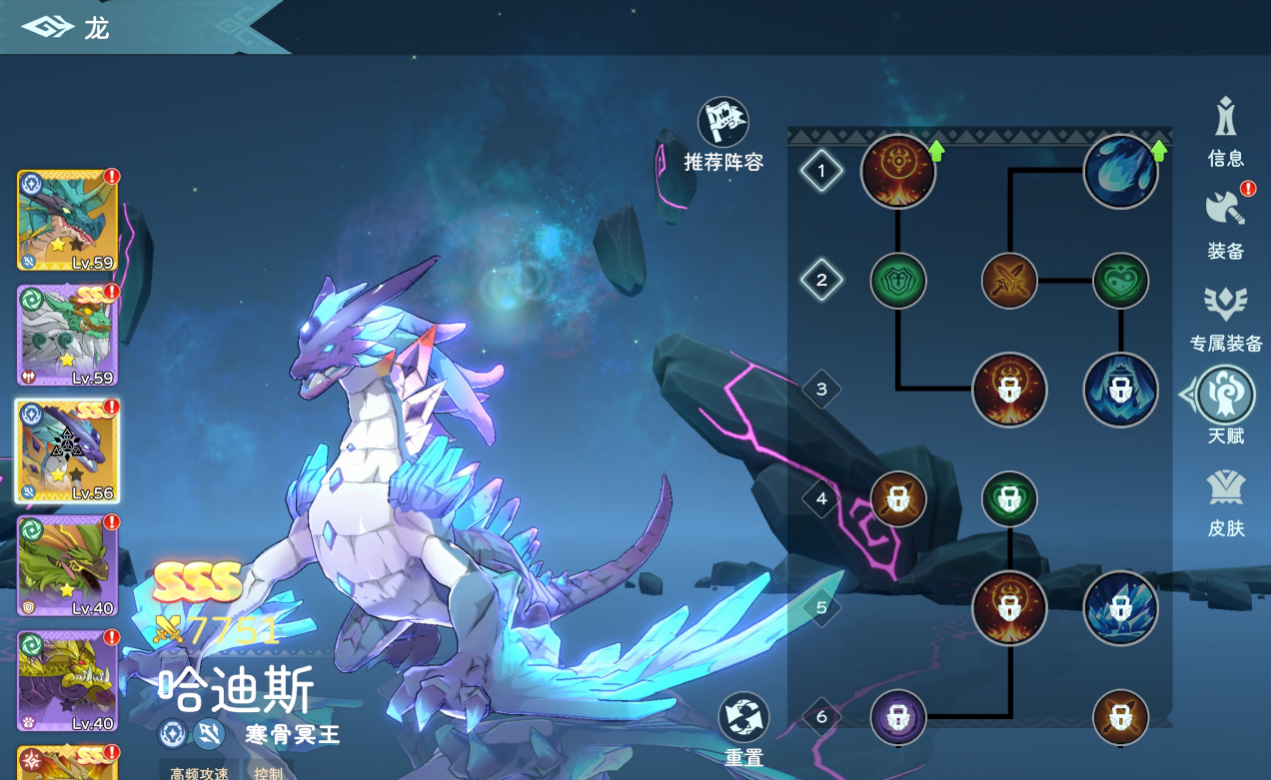Switch to the 专属装备 exclusive gear tab
The width and height of the screenshot is (1271, 780).
1225,315
